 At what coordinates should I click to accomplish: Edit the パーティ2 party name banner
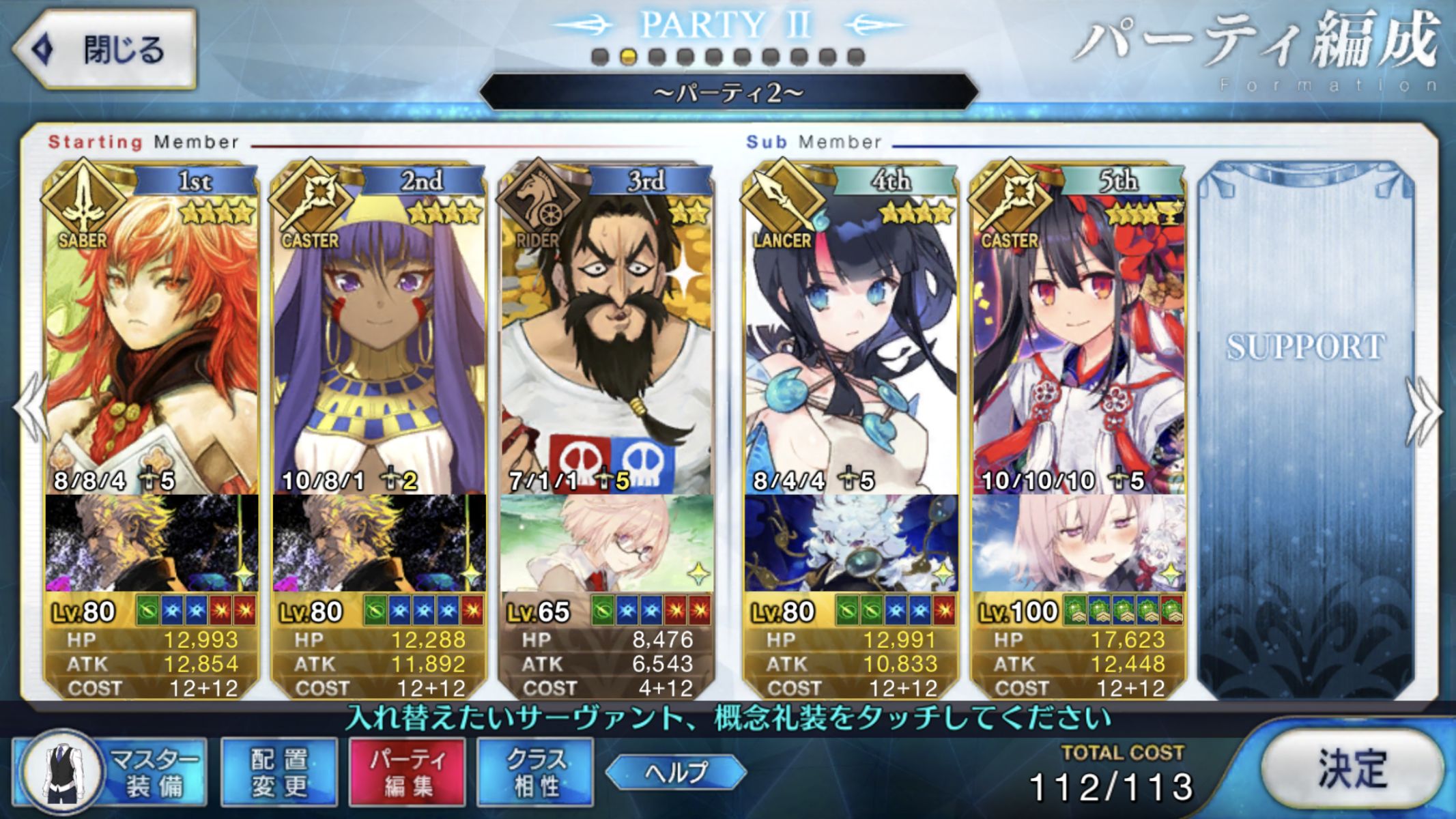pyautogui.click(x=728, y=92)
